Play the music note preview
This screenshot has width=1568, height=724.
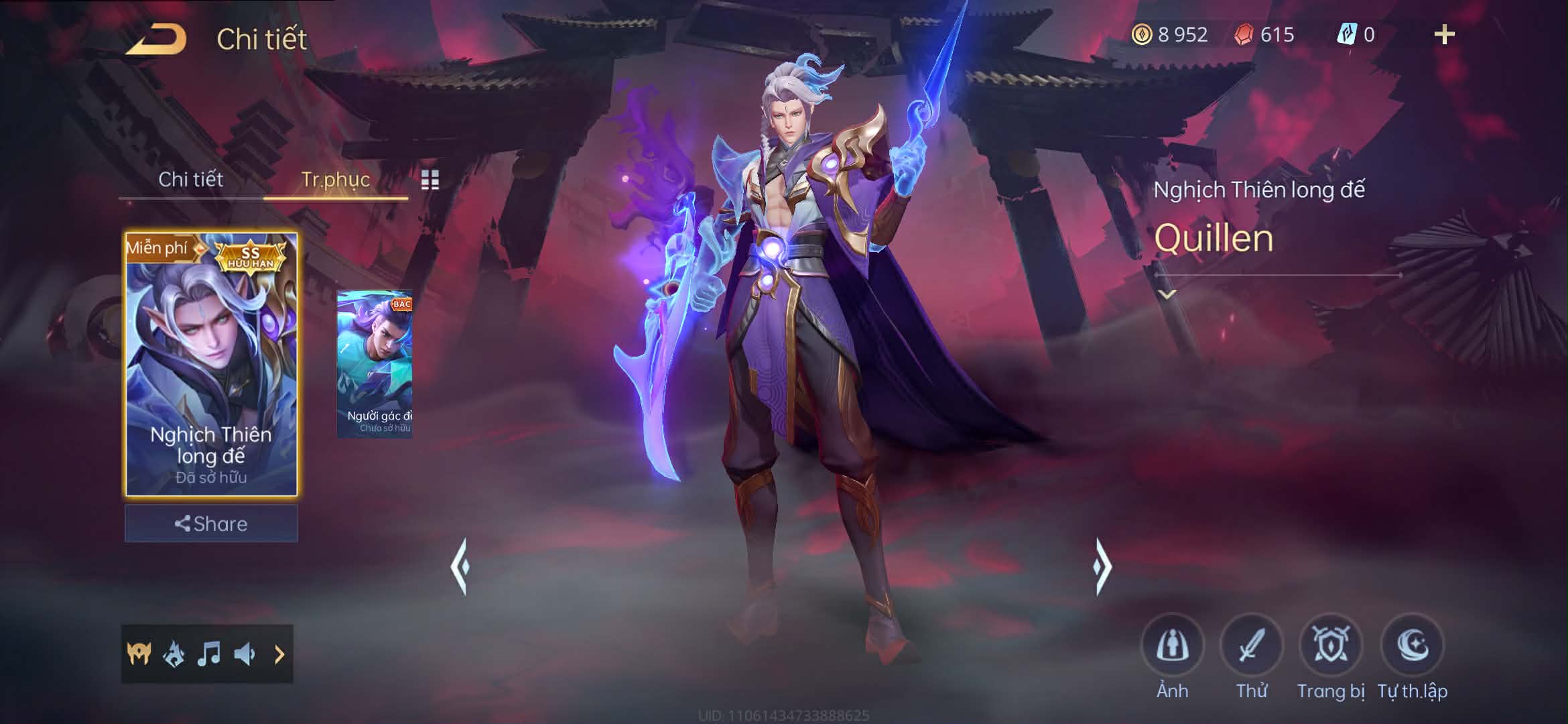point(209,654)
